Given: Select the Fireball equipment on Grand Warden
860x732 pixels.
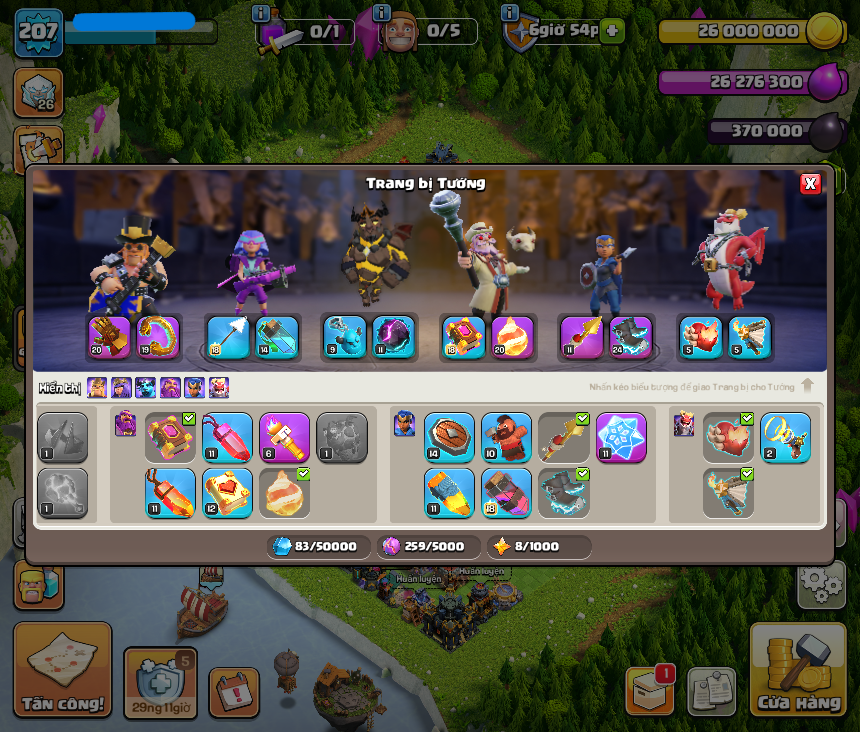Looking at the screenshot, I should coord(512,337).
